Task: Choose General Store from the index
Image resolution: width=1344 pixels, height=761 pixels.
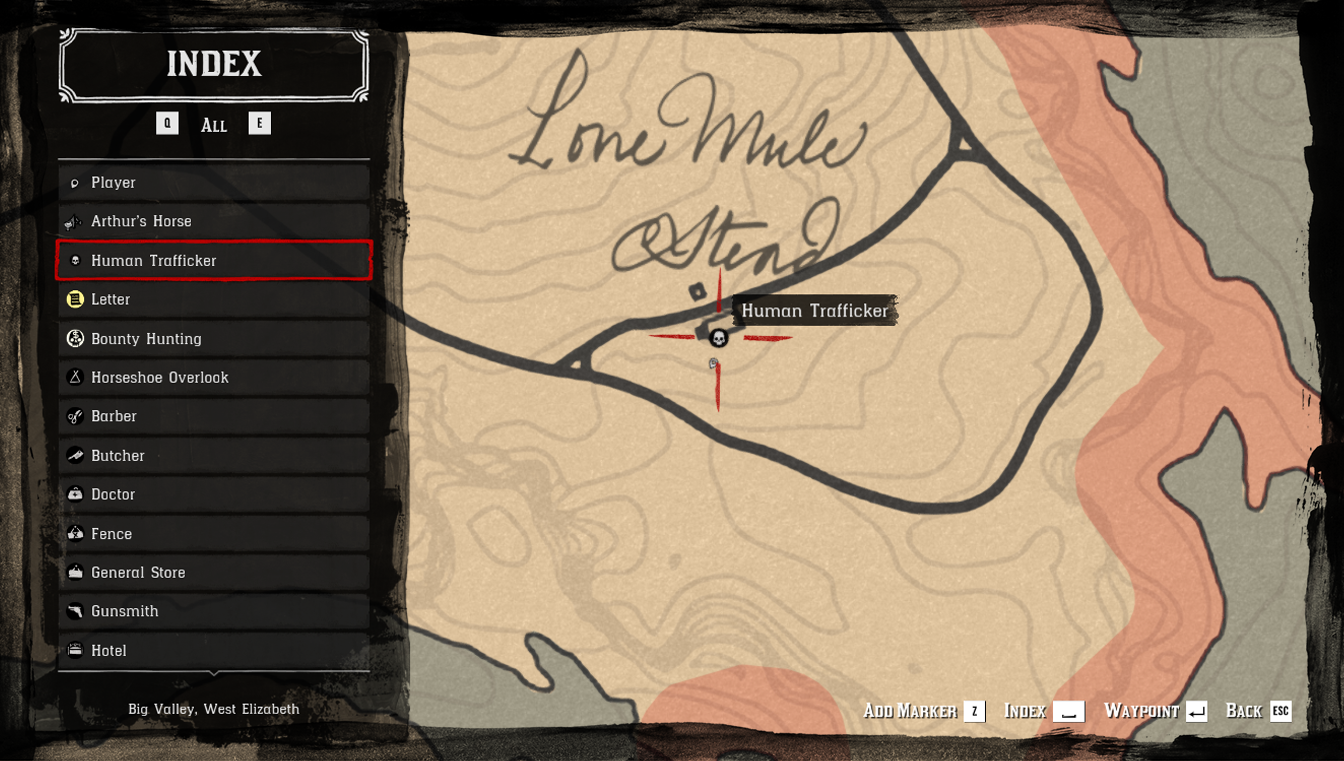Action: tap(213, 572)
